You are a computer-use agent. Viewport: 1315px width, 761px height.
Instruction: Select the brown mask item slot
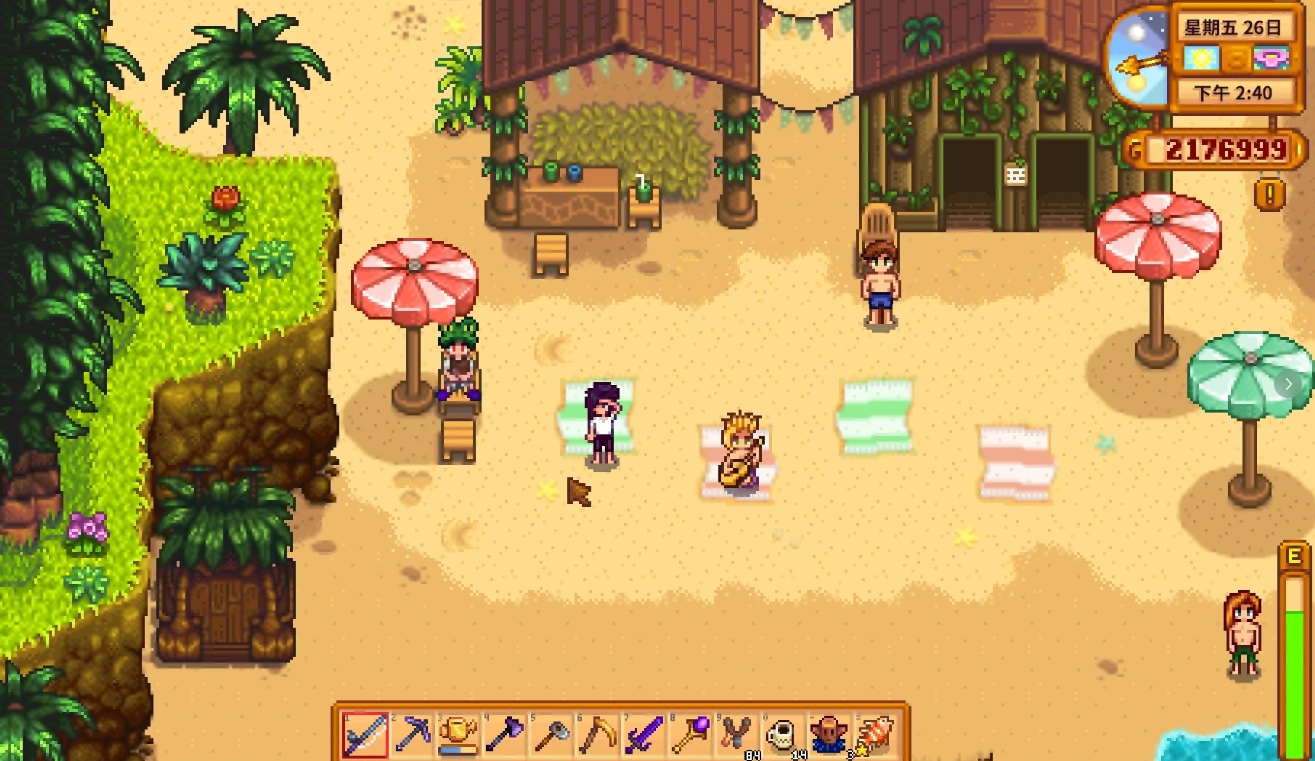click(830, 735)
